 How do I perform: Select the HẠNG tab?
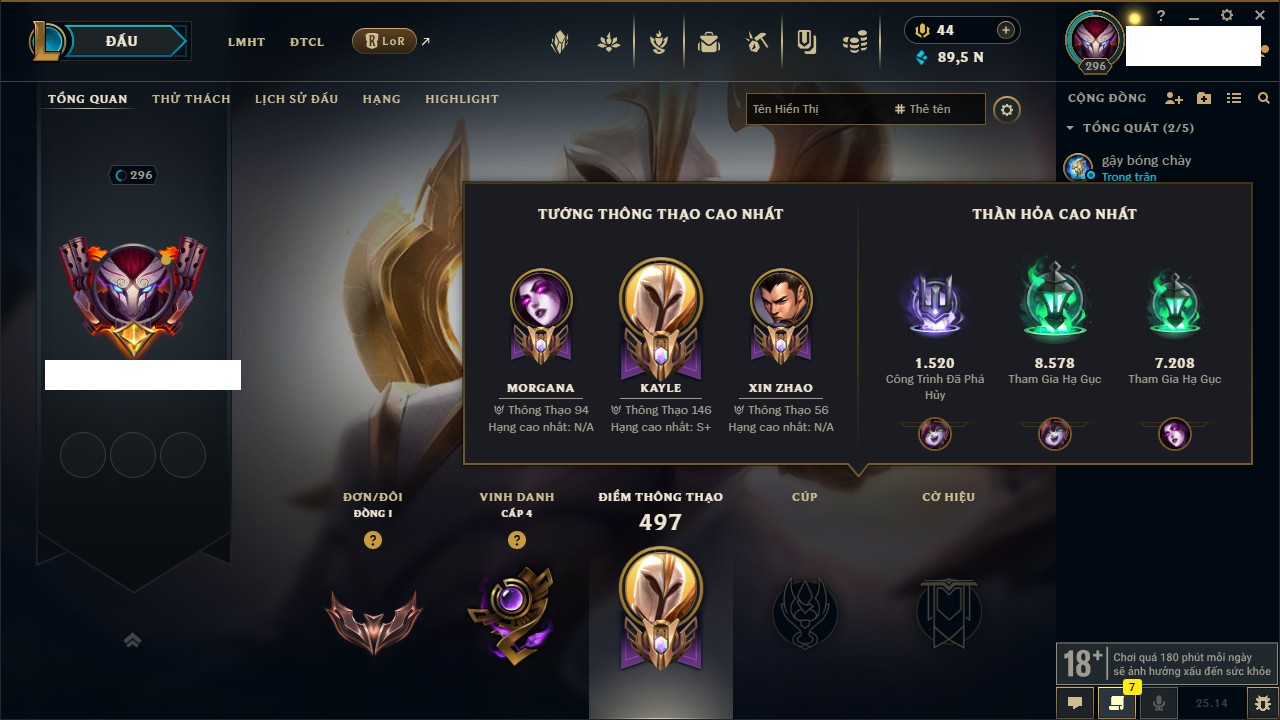(x=381, y=99)
